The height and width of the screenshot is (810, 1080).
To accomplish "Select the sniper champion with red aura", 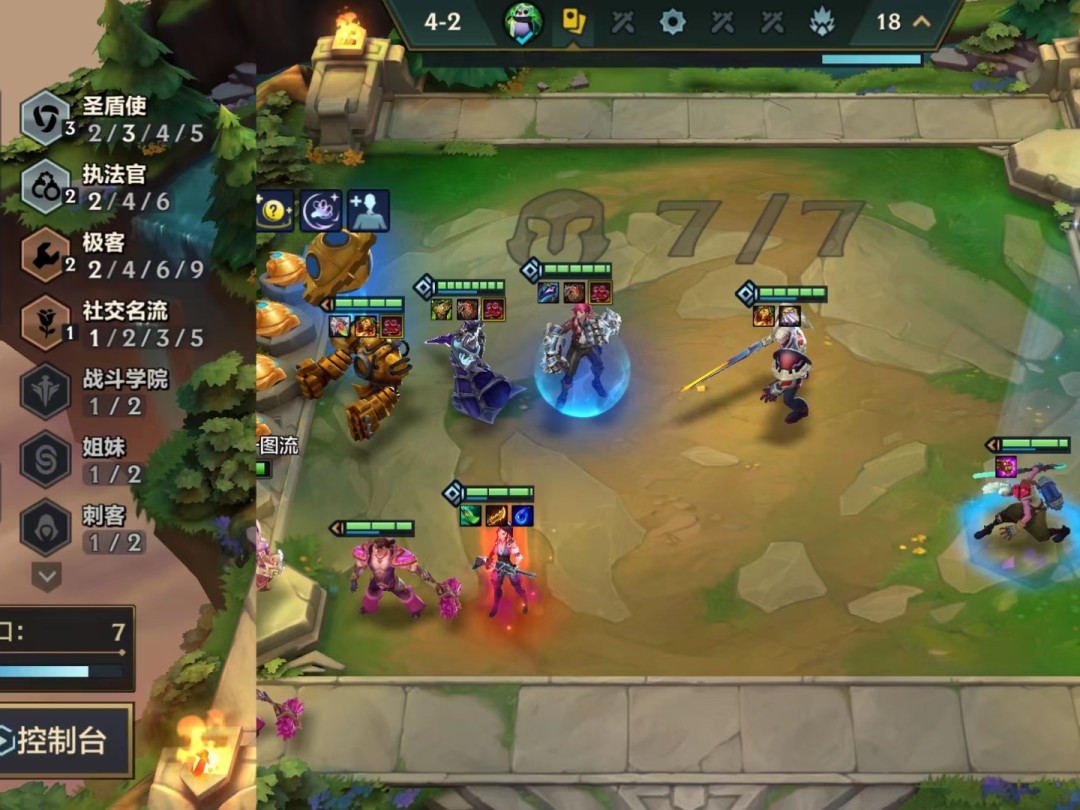I will (507, 568).
